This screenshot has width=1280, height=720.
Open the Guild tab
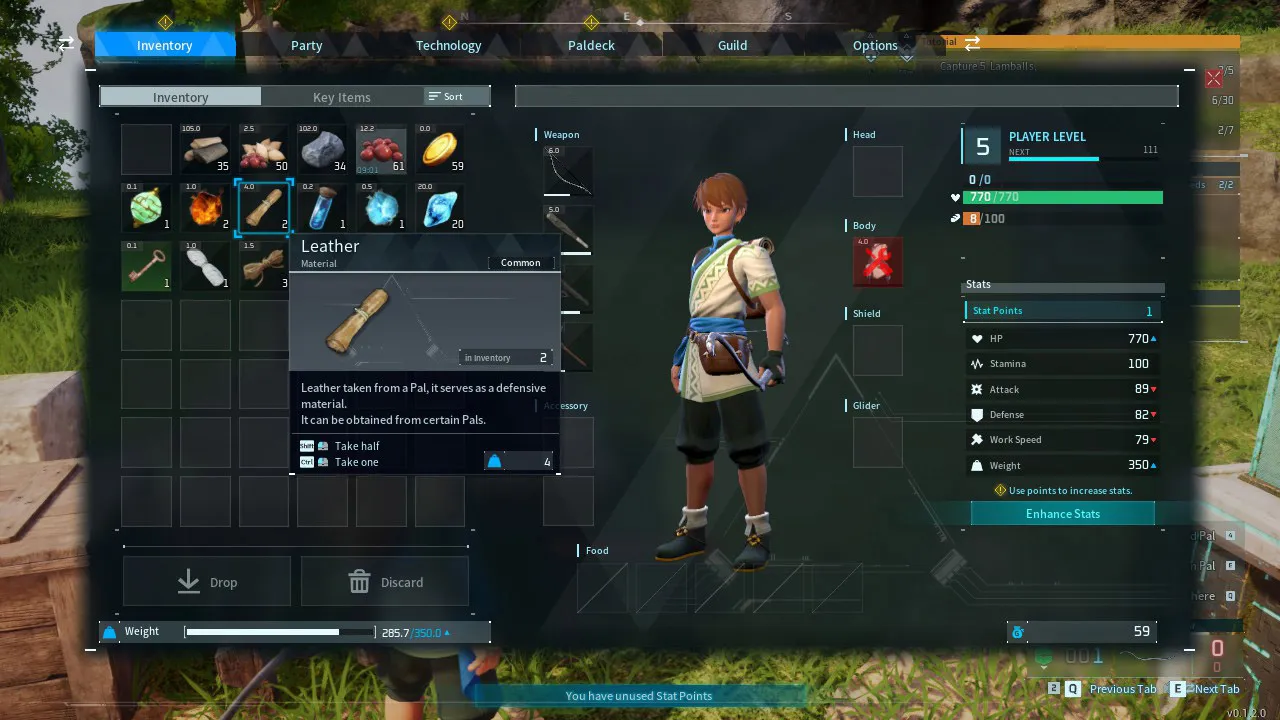[732, 45]
